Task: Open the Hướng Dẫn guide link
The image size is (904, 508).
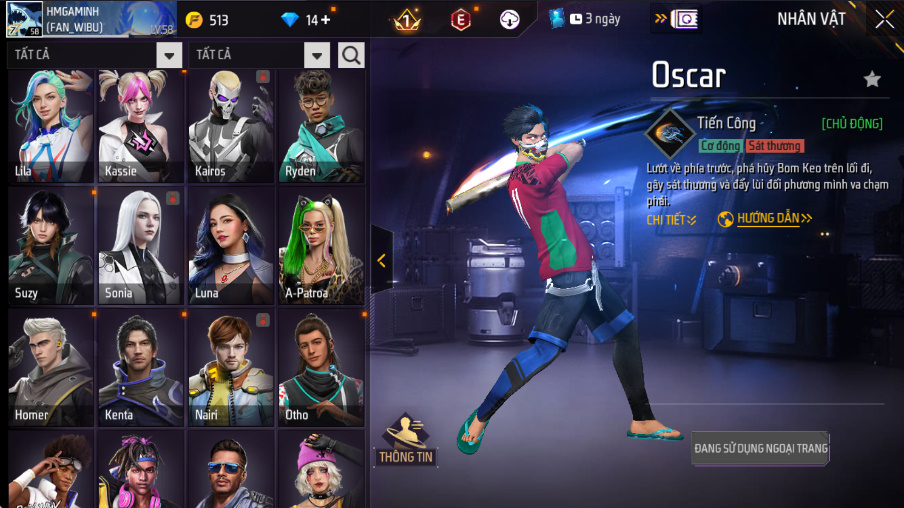Action: coord(766,219)
